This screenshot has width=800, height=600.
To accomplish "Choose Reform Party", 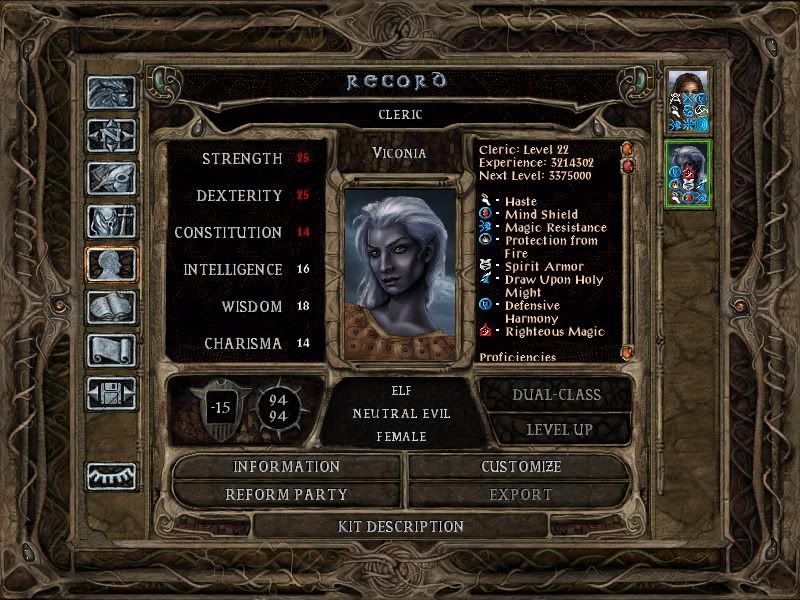I will [x=287, y=494].
